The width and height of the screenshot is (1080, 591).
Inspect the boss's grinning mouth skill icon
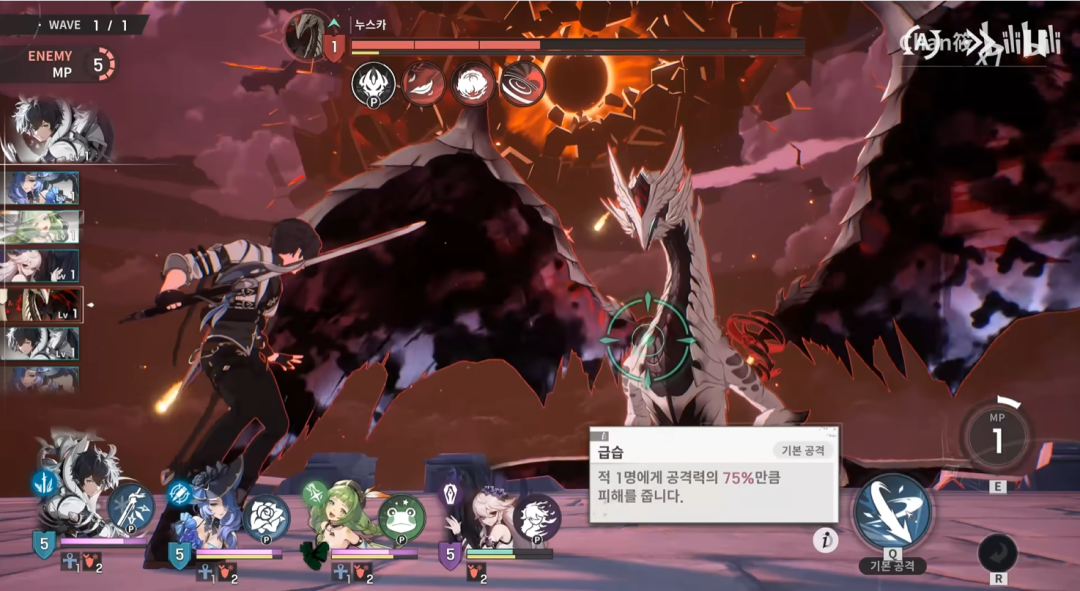424,84
